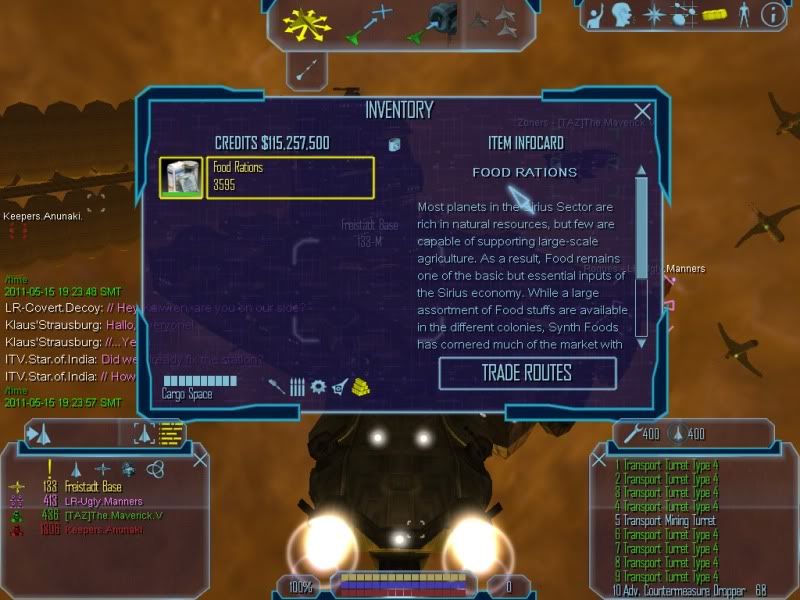This screenshot has width=800, height=600.
Task: Show the commodities gold bars filter
Action: pyautogui.click(x=361, y=387)
